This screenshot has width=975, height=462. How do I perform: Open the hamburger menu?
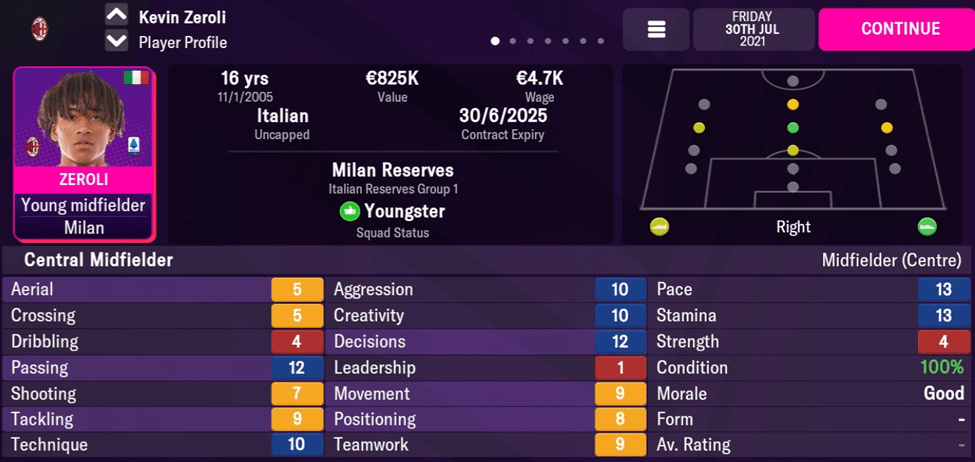pyautogui.click(x=656, y=30)
